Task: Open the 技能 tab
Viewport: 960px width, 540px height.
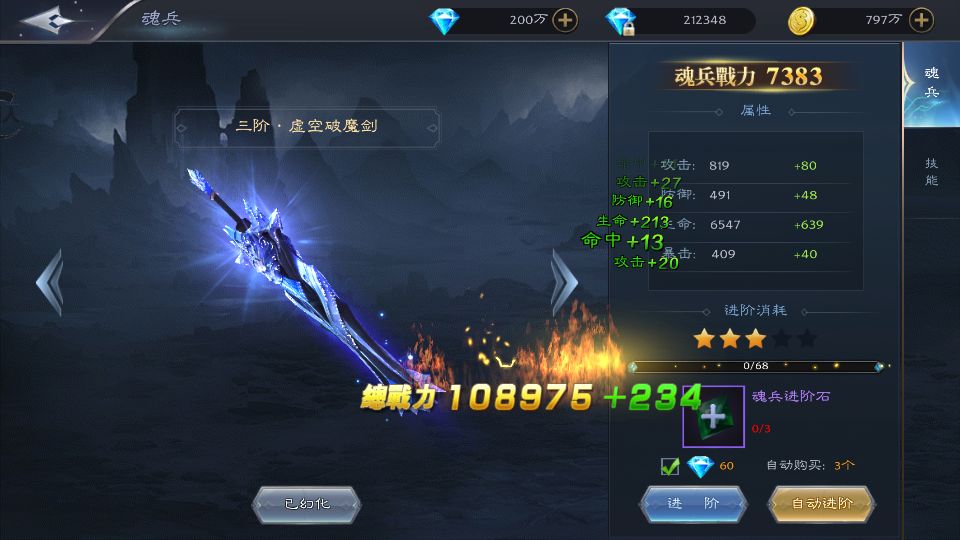Action: pyautogui.click(x=931, y=172)
